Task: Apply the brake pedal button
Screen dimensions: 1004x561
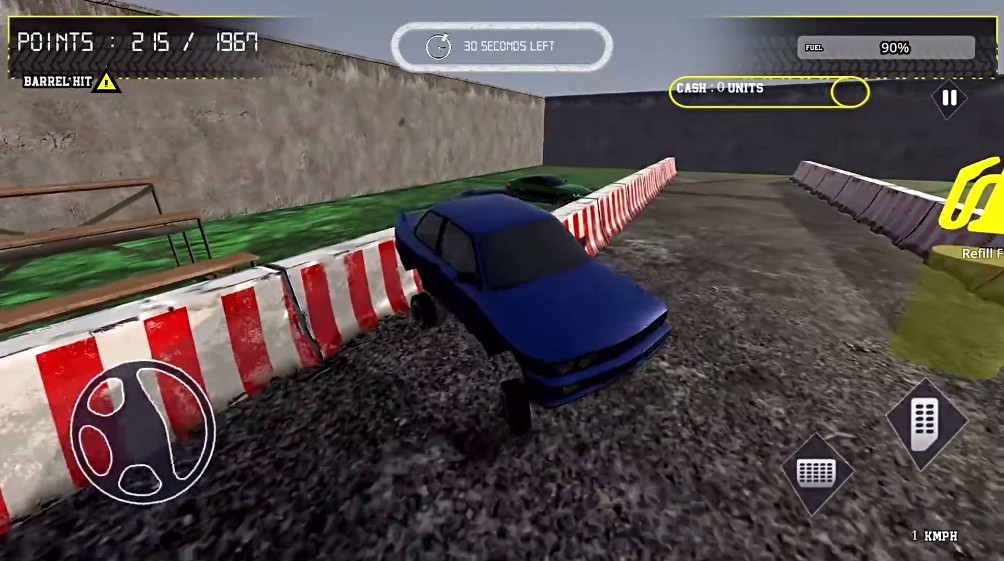Action: click(x=817, y=473)
